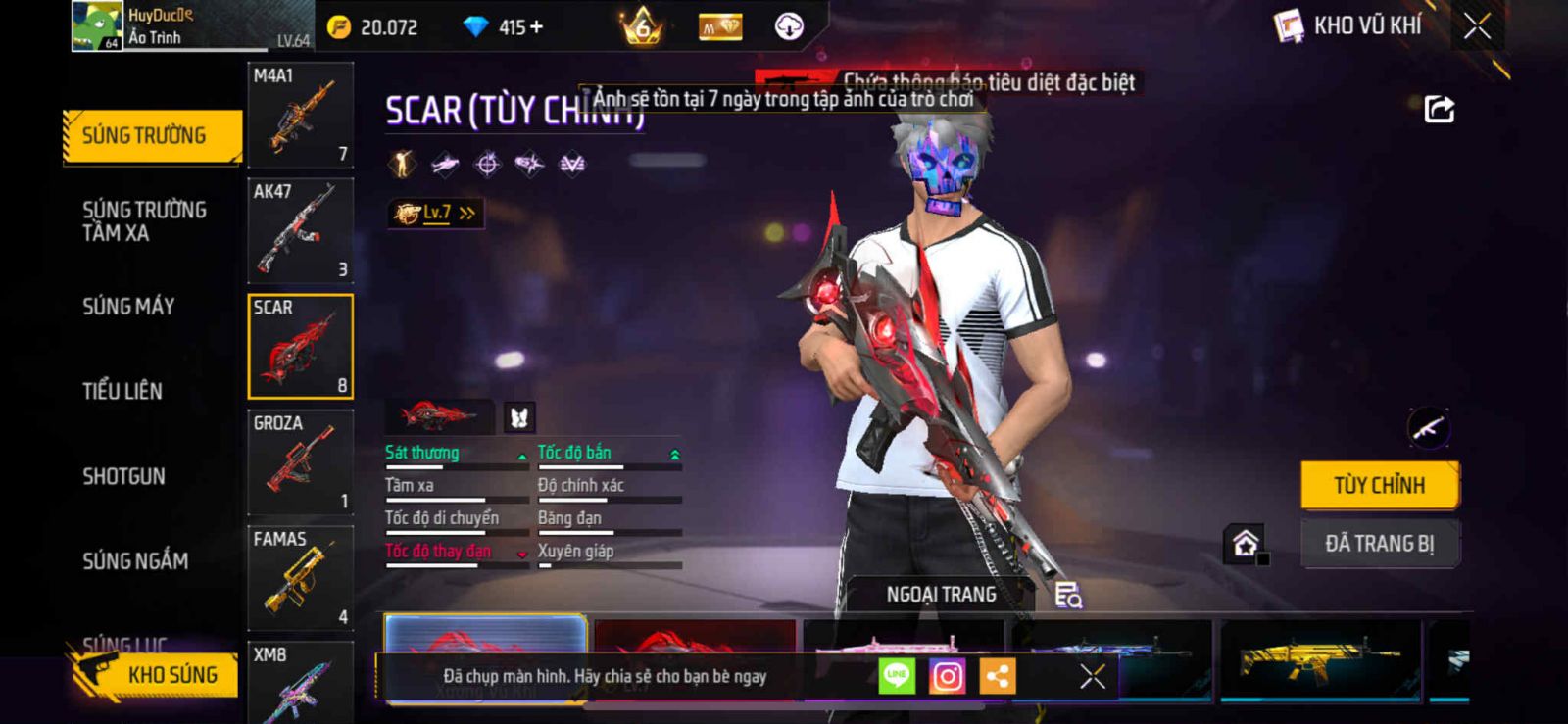Screen dimensions: 1568x724
Task: Share screenshot via LINE
Action: click(x=897, y=676)
